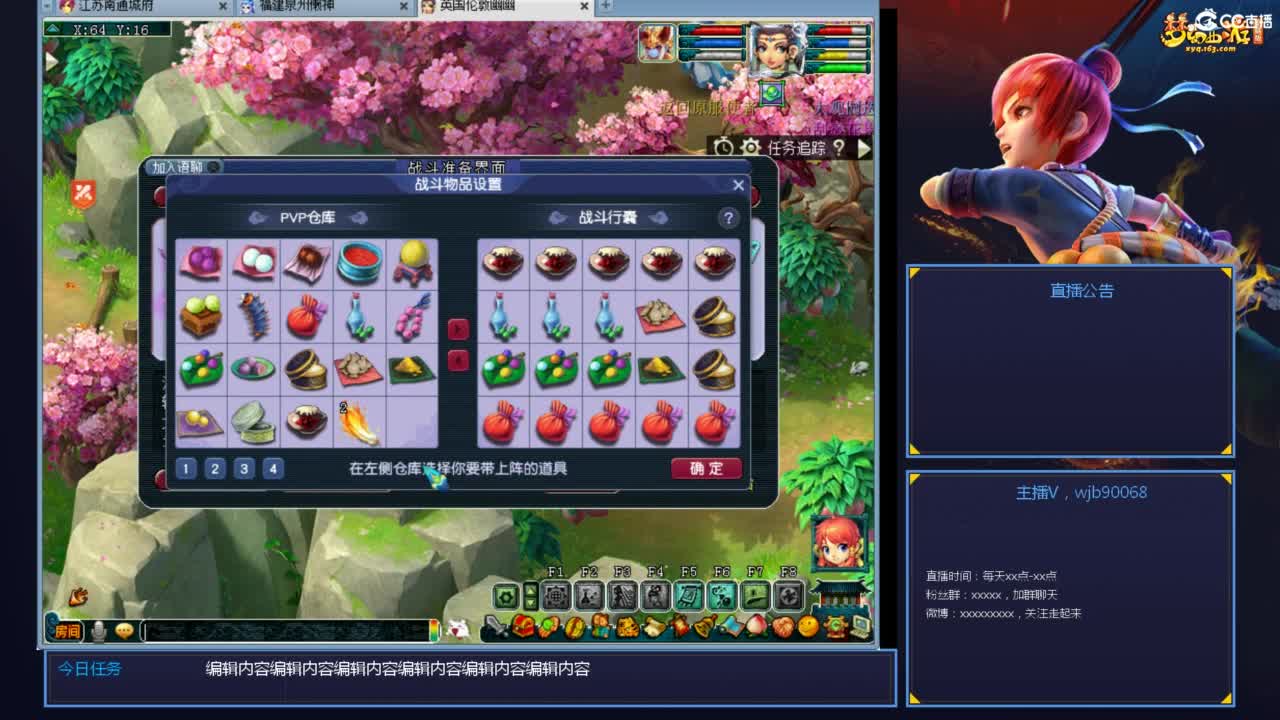The height and width of the screenshot is (720, 1280).
Task: Open the gear settings icon beside 任务追踪
Action: pyautogui.click(x=750, y=146)
